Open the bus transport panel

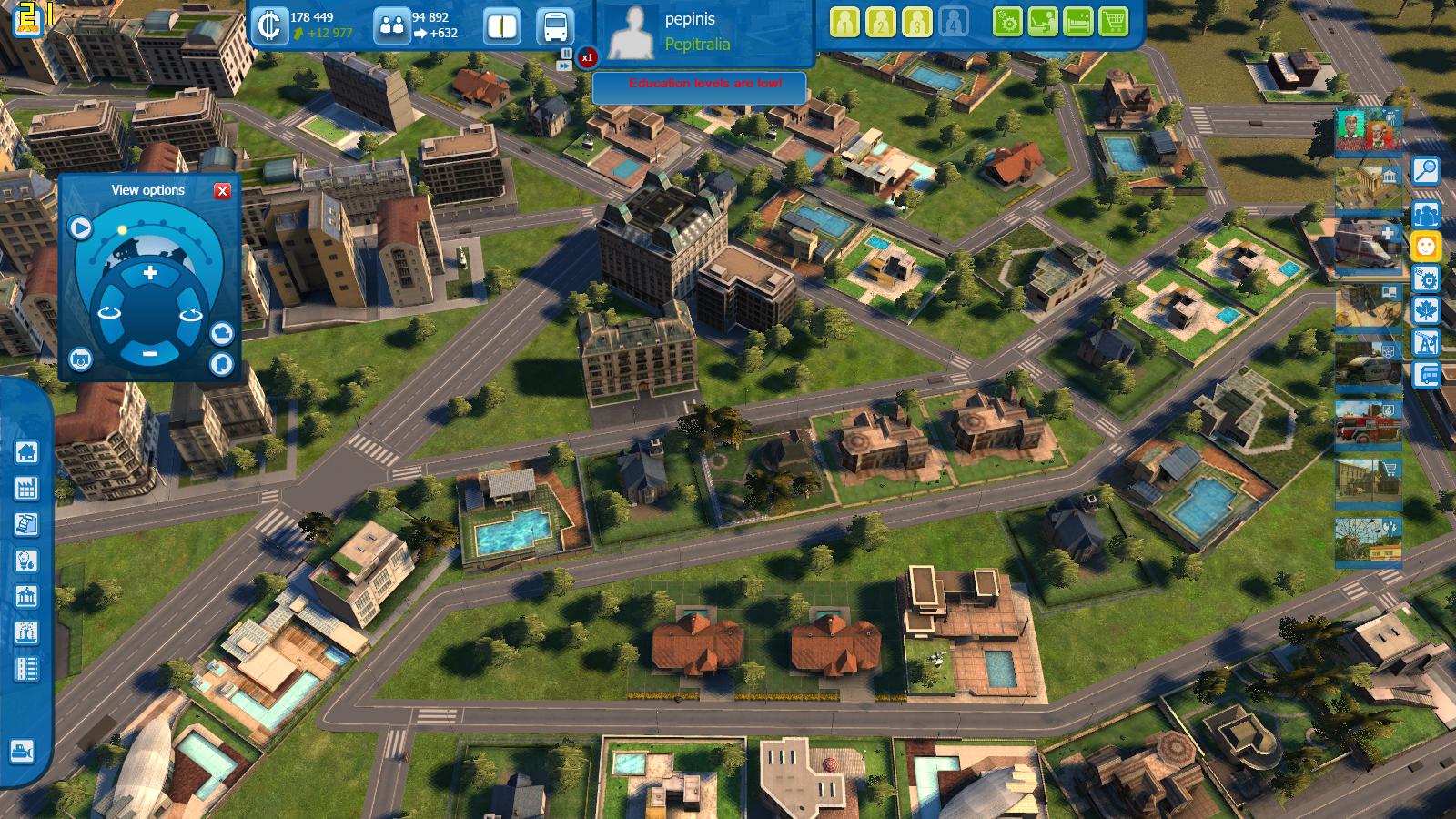(x=554, y=25)
